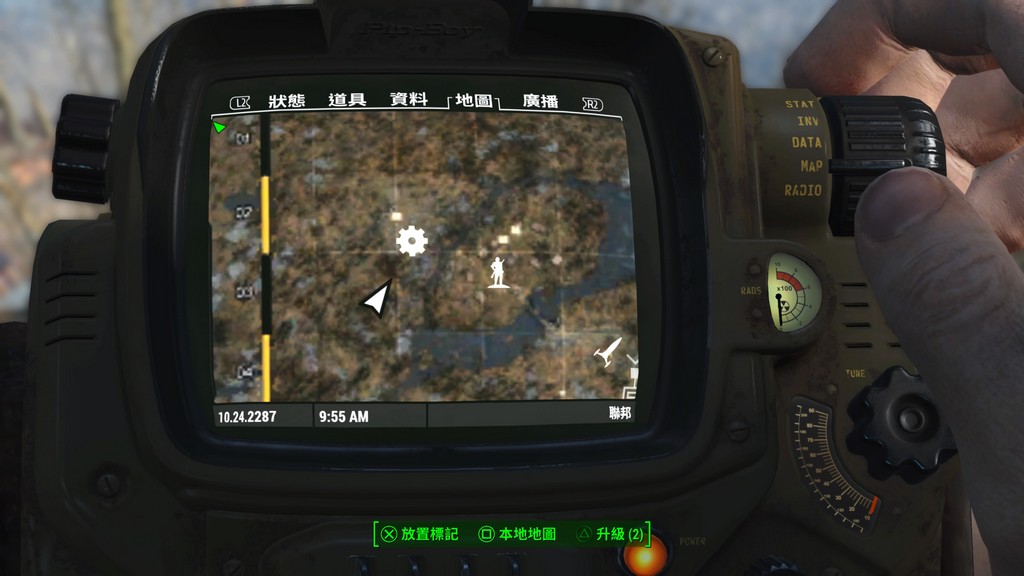The image size is (1024, 576).
Task: Open the 升級 (2) level-up option
Action: pyautogui.click(x=610, y=534)
